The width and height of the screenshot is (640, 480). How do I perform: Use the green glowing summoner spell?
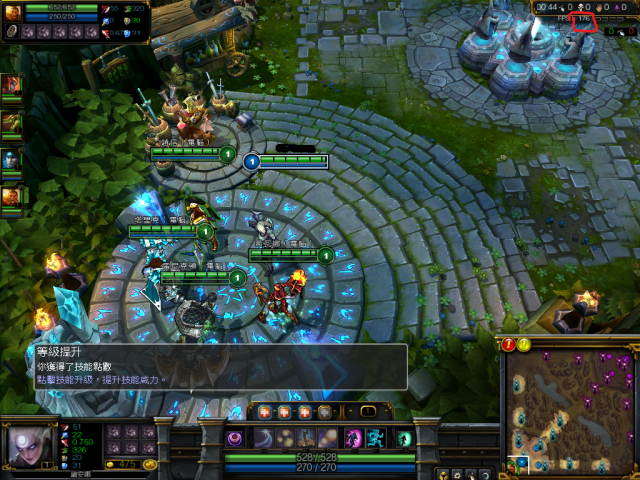coord(405,438)
